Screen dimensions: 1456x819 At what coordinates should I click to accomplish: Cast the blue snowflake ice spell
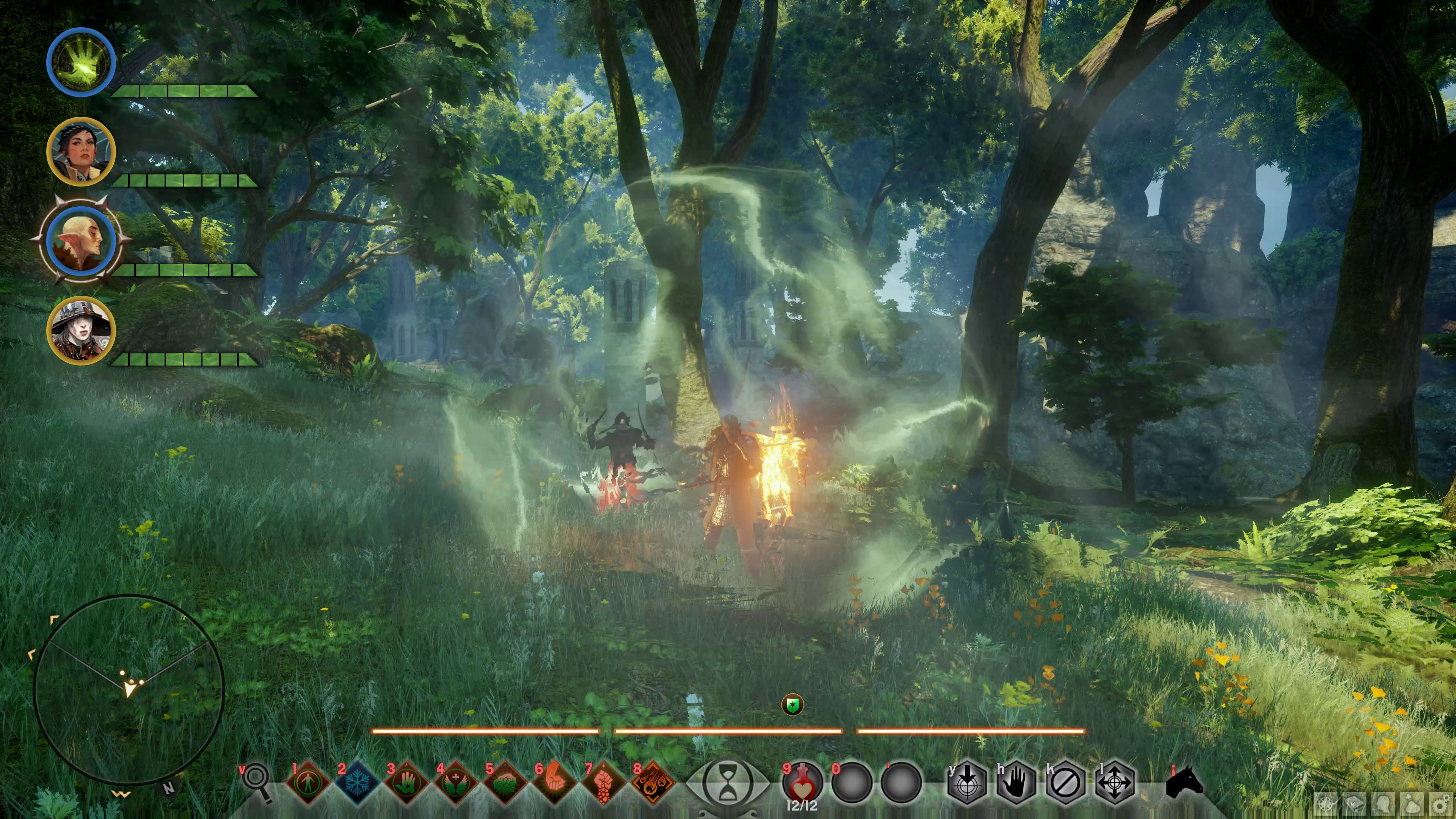point(357,783)
